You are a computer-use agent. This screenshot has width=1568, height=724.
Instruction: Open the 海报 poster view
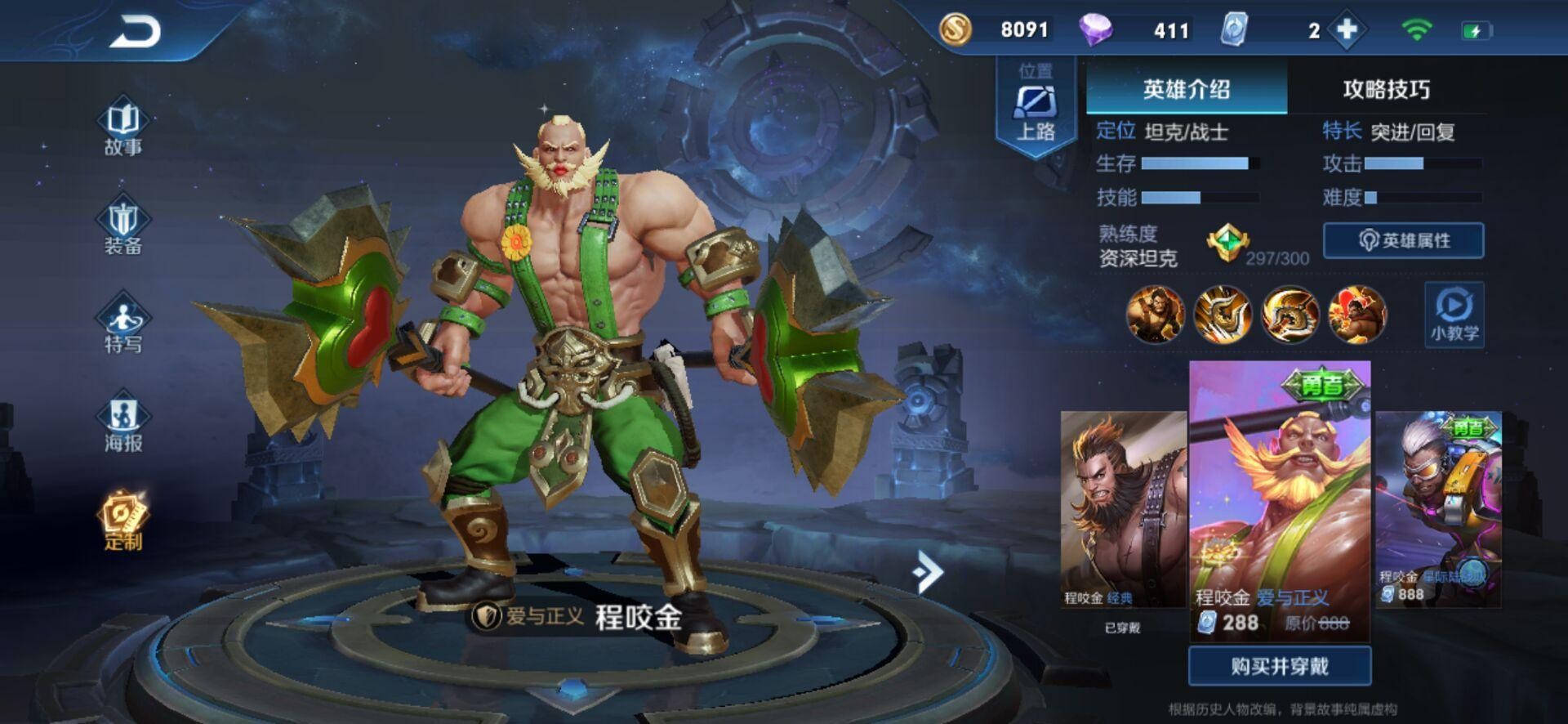click(x=123, y=423)
